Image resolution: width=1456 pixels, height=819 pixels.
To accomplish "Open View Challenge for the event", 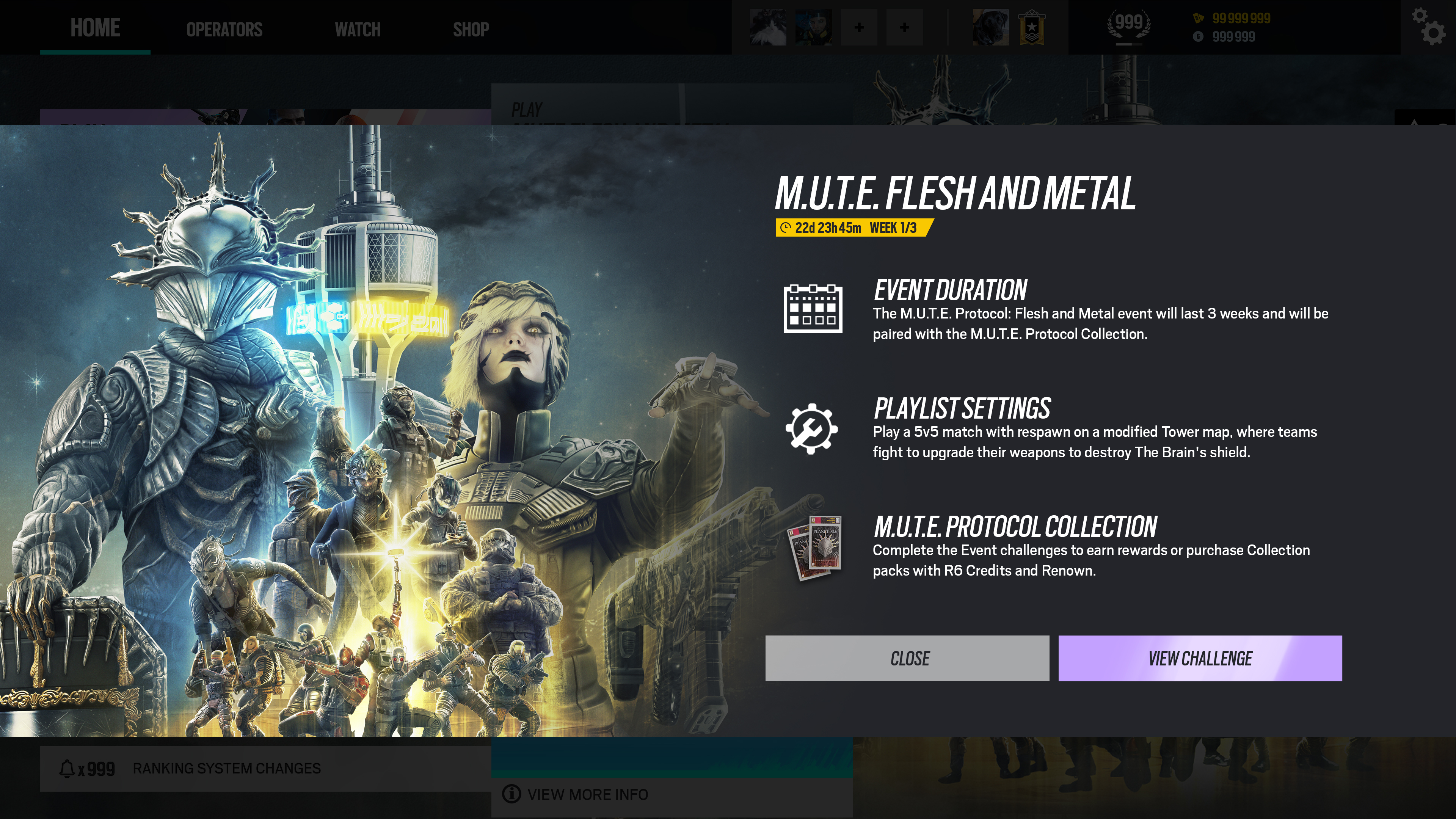I will (x=1199, y=658).
